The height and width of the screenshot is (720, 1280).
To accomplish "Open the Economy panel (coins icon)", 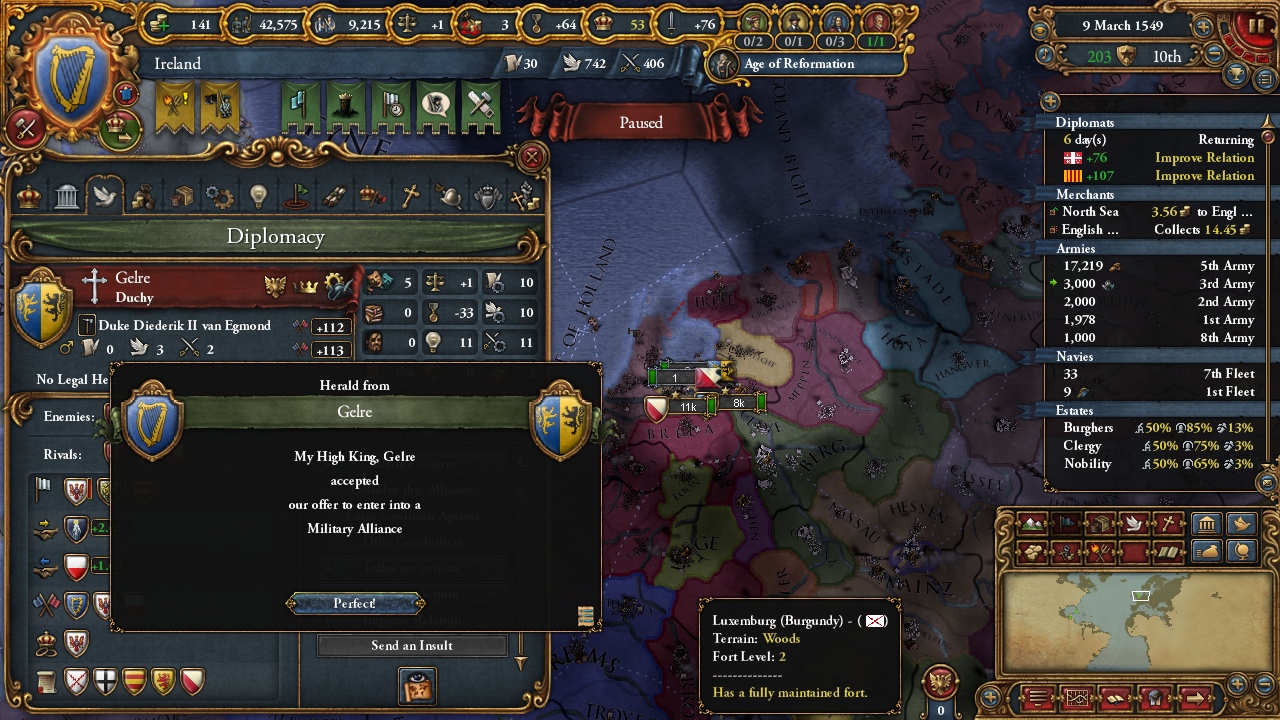I will [143, 196].
